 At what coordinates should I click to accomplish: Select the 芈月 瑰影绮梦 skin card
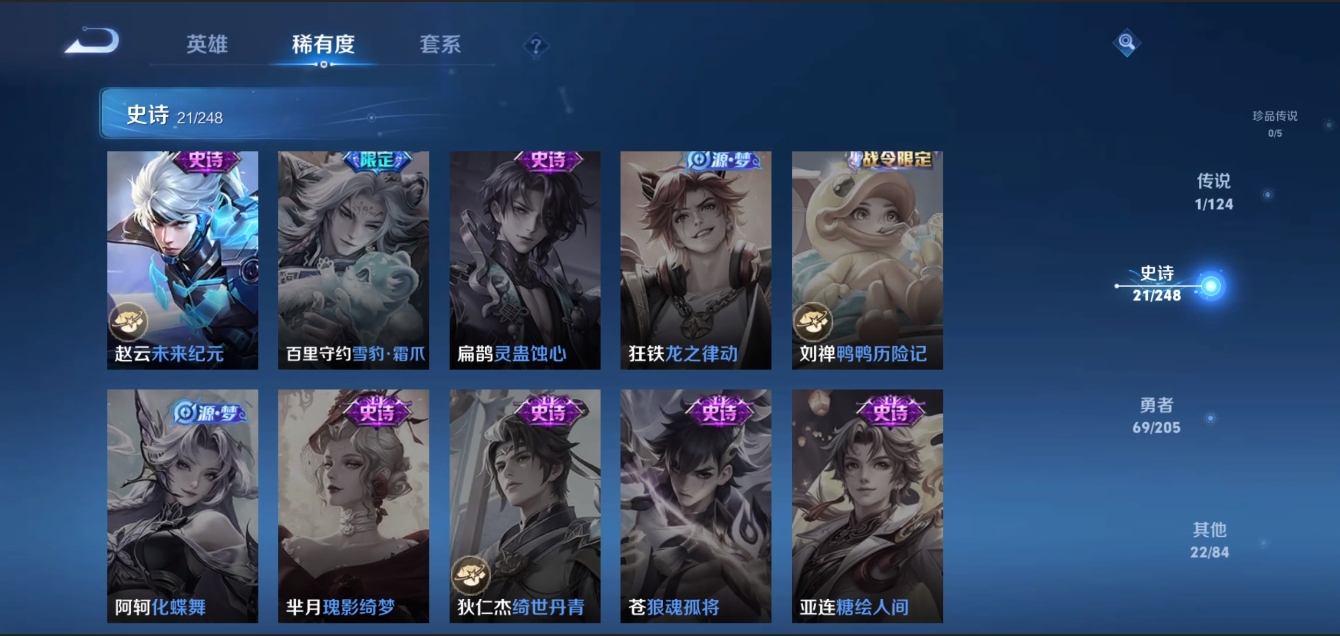pyautogui.click(x=353, y=505)
